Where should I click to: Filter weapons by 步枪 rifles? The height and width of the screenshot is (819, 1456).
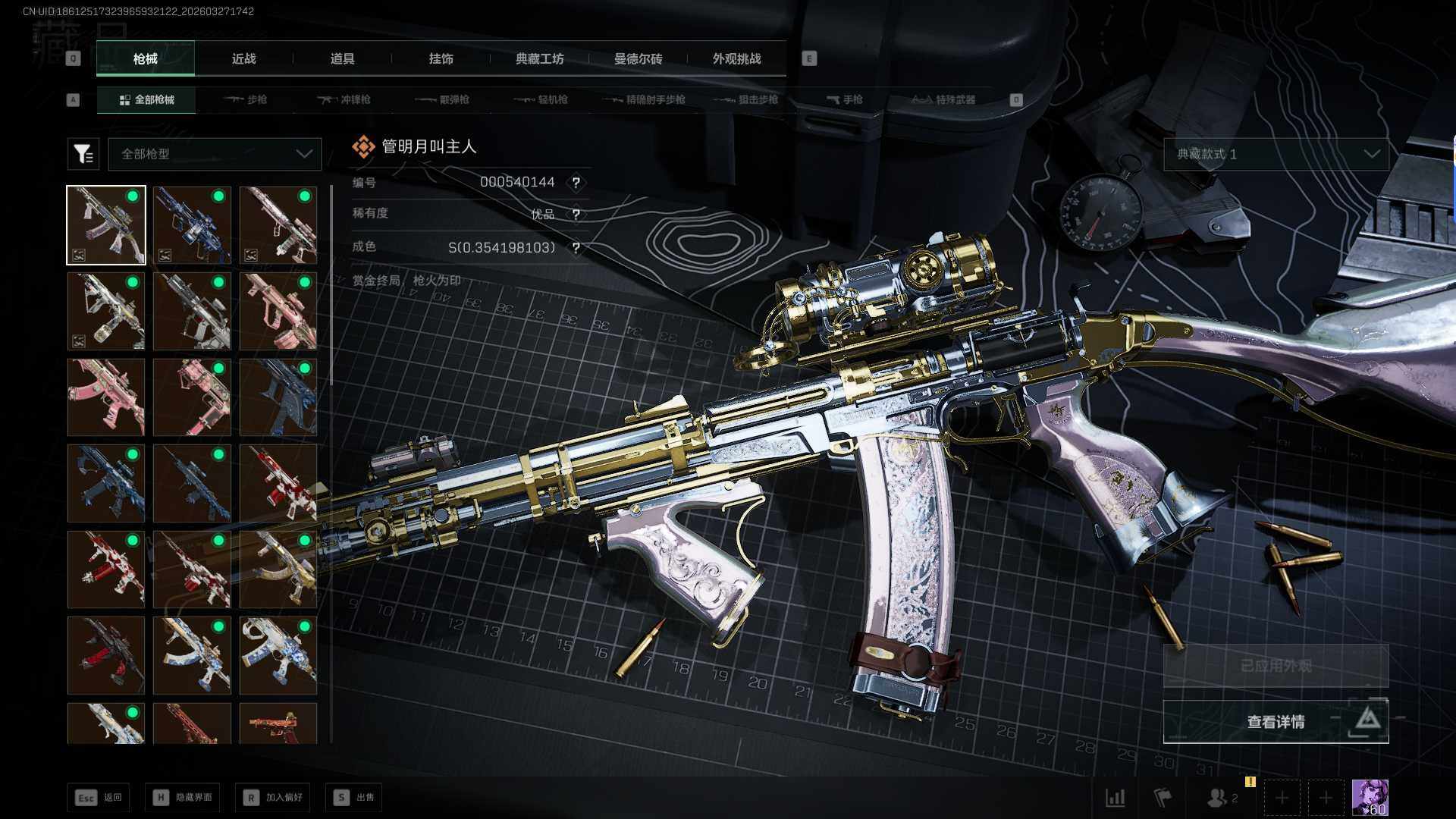click(x=246, y=99)
